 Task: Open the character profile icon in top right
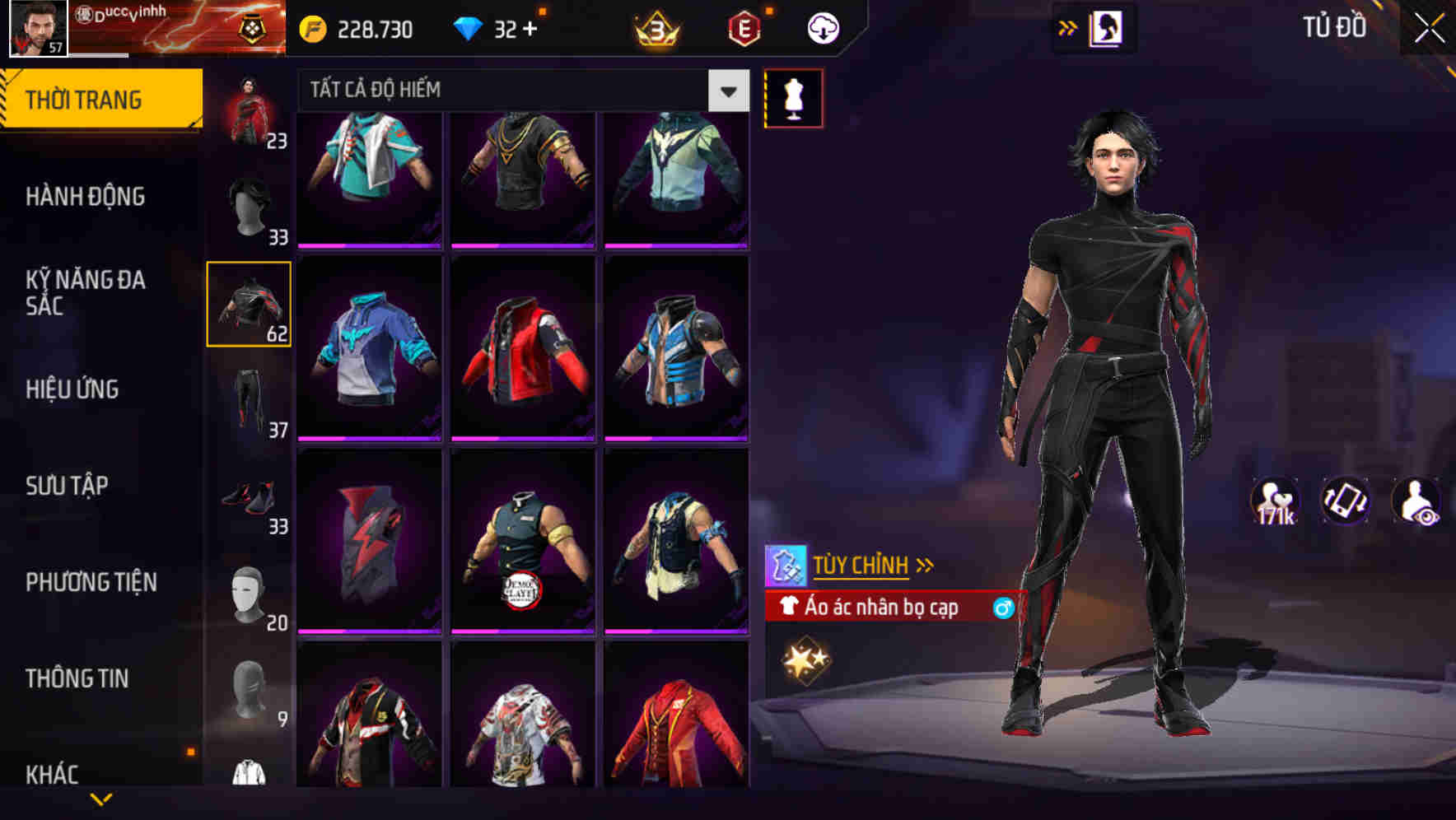[x=1107, y=27]
